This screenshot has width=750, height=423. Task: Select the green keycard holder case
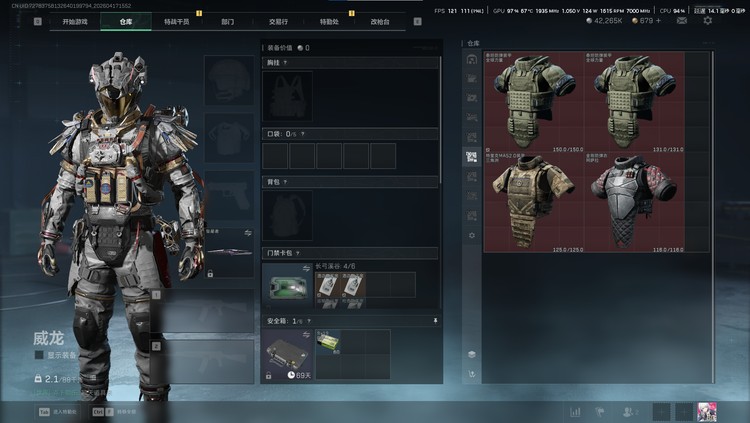tap(287, 285)
